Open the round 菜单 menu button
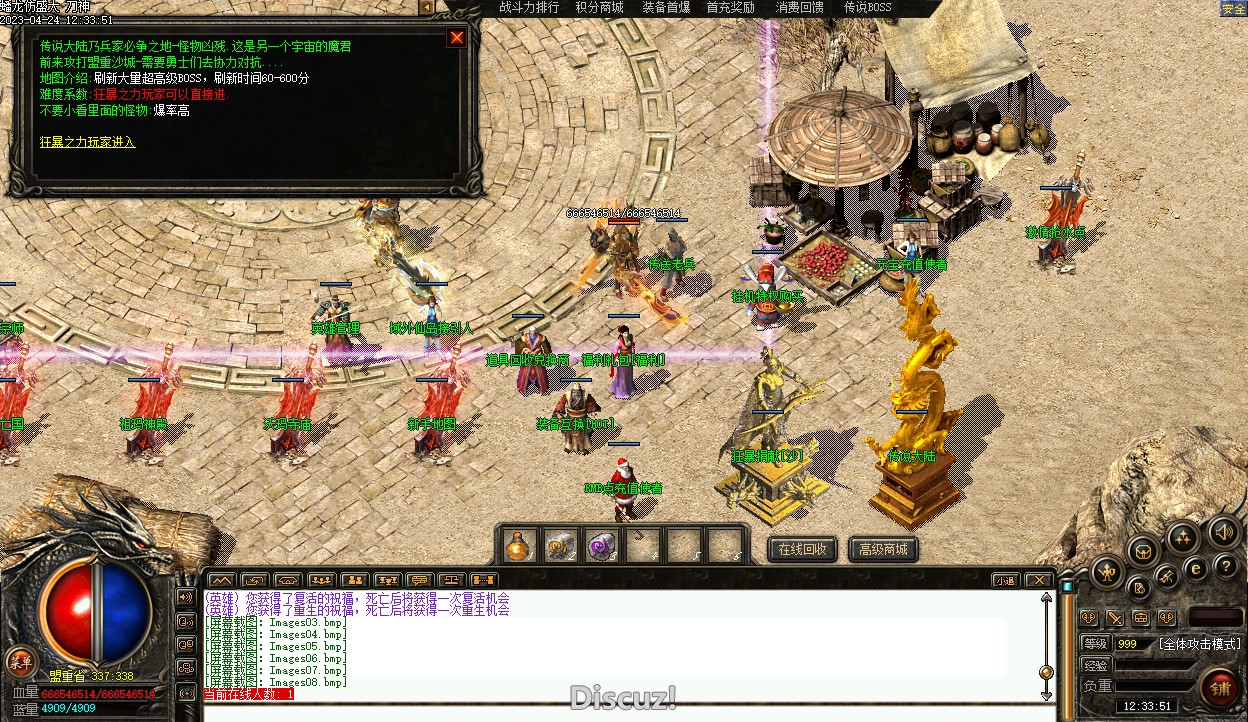 point(19,660)
